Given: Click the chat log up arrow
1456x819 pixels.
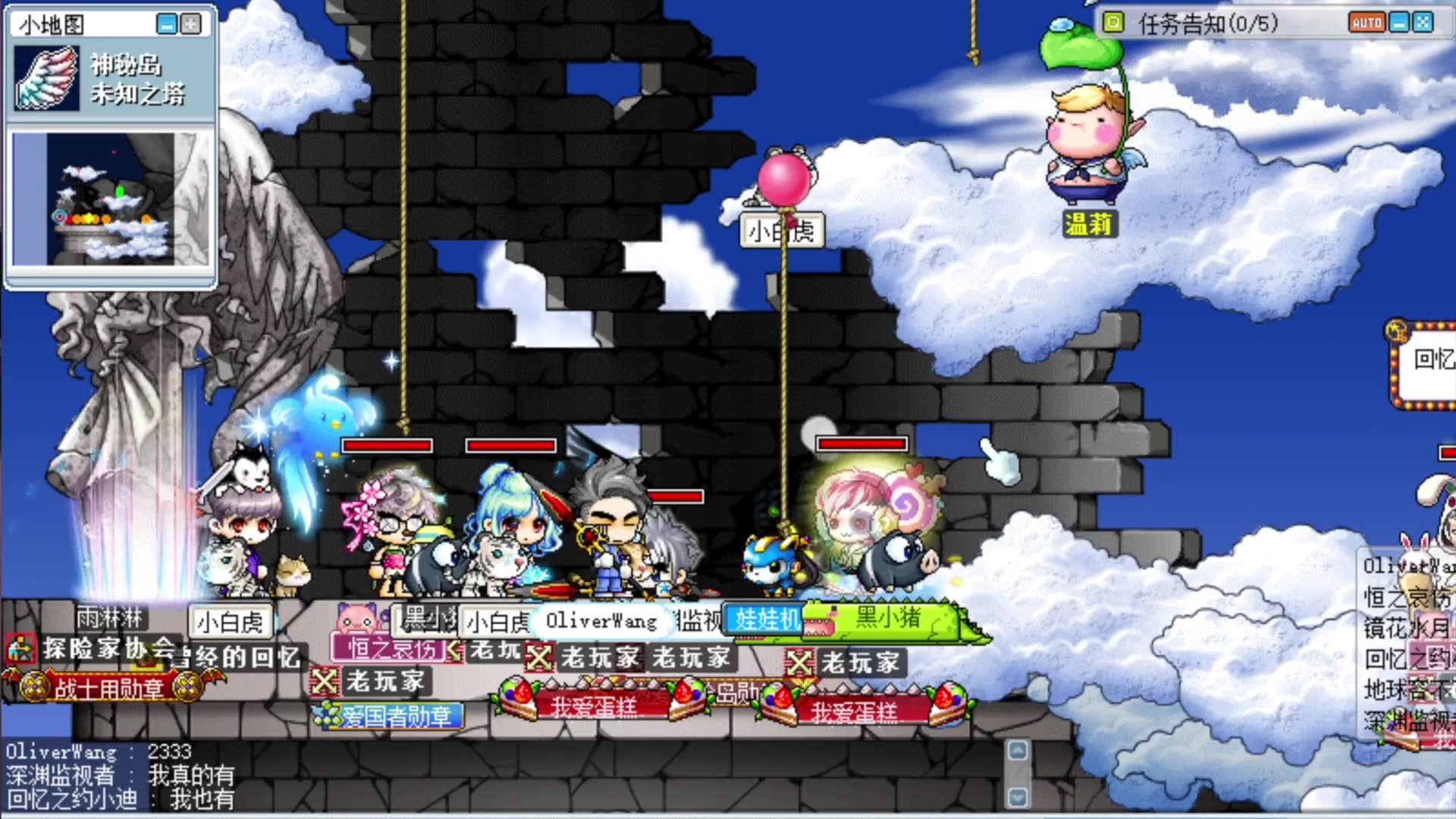Looking at the screenshot, I should click(1018, 751).
